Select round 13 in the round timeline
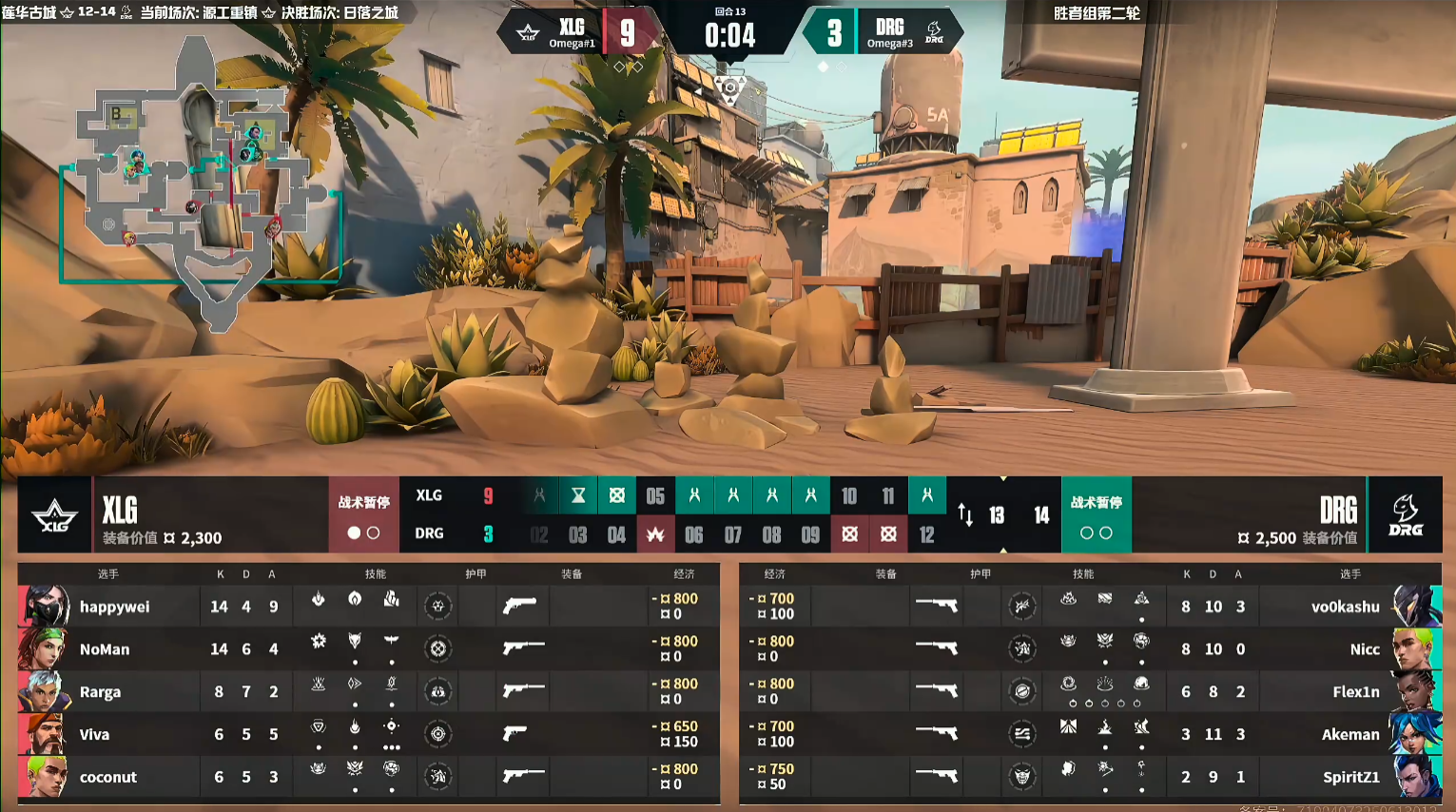 (997, 515)
